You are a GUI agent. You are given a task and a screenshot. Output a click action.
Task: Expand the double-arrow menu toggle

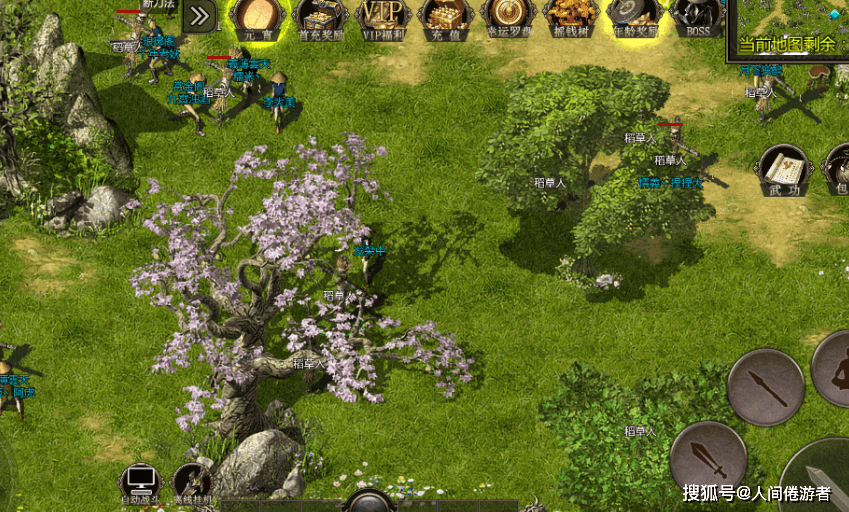(x=201, y=15)
